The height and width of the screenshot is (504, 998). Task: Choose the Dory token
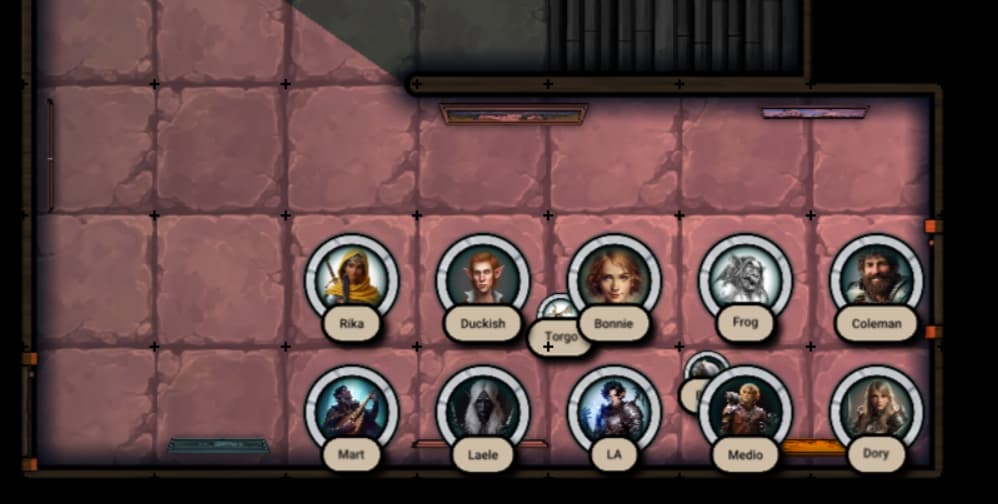(x=876, y=410)
